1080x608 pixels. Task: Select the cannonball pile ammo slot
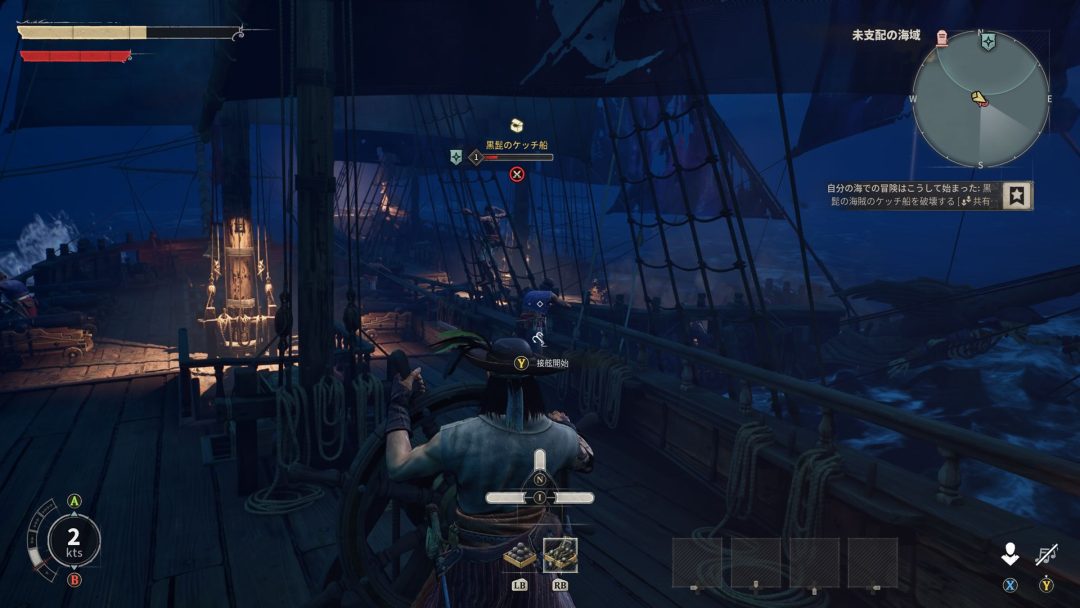click(x=519, y=555)
